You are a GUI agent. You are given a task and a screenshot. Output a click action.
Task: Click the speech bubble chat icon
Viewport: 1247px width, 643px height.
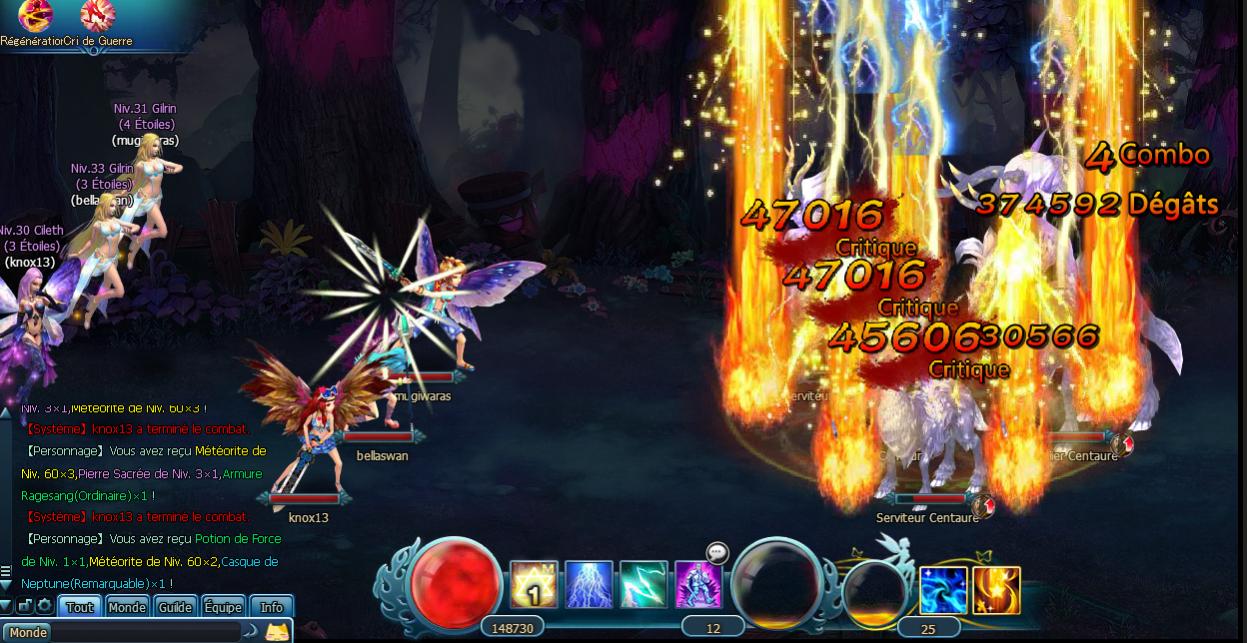click(x=717, y=552)
